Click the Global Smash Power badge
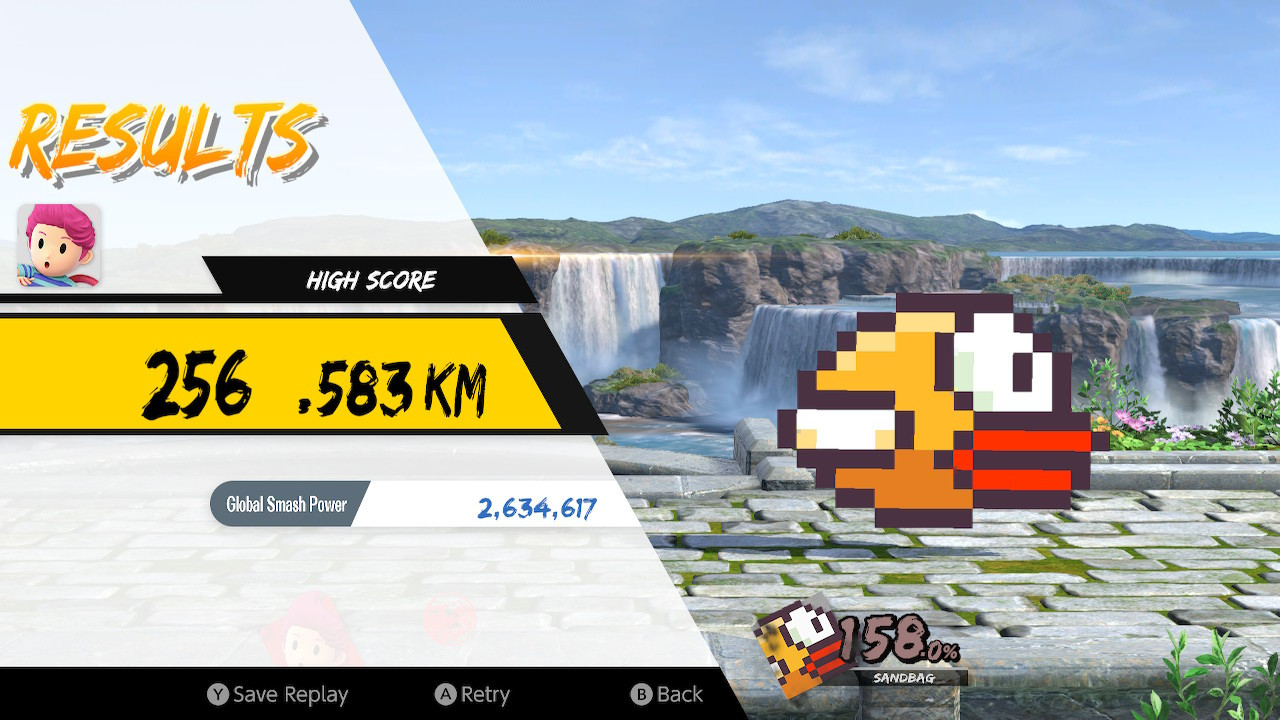Viewport: 1280px width, 720px height. coord(285,505)
